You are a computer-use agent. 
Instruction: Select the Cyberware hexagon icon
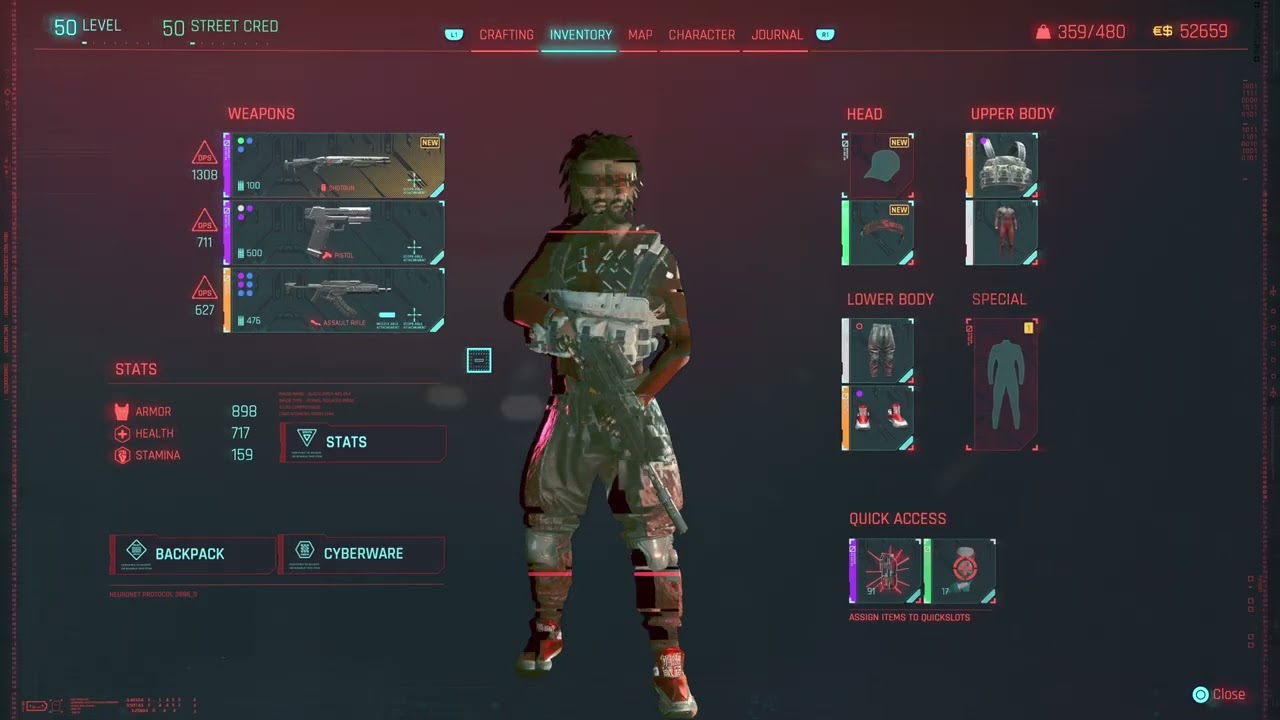coord(304,550)
